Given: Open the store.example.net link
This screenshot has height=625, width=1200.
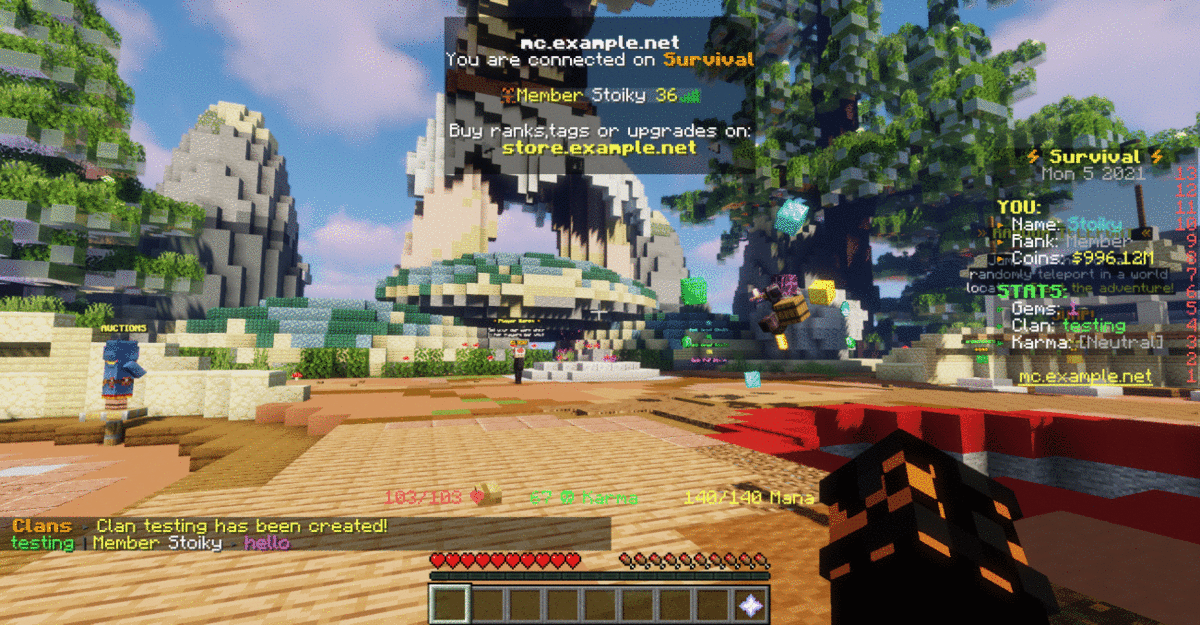Looking at the screenshot, I should 599,148.
